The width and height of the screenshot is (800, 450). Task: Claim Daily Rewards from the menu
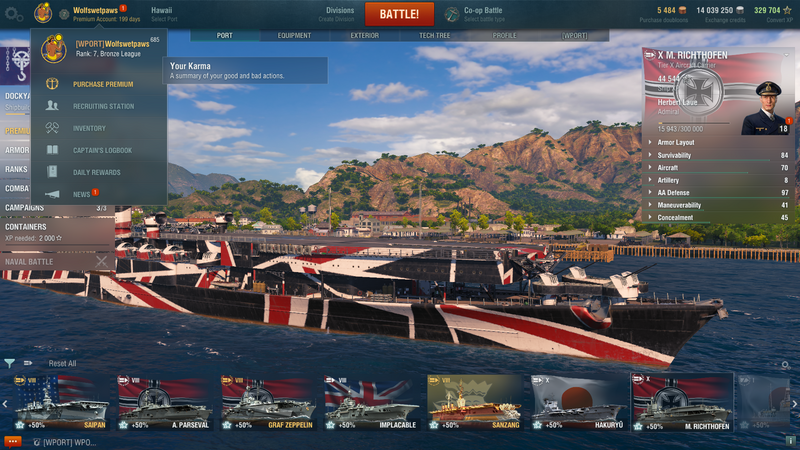point(96,172)
